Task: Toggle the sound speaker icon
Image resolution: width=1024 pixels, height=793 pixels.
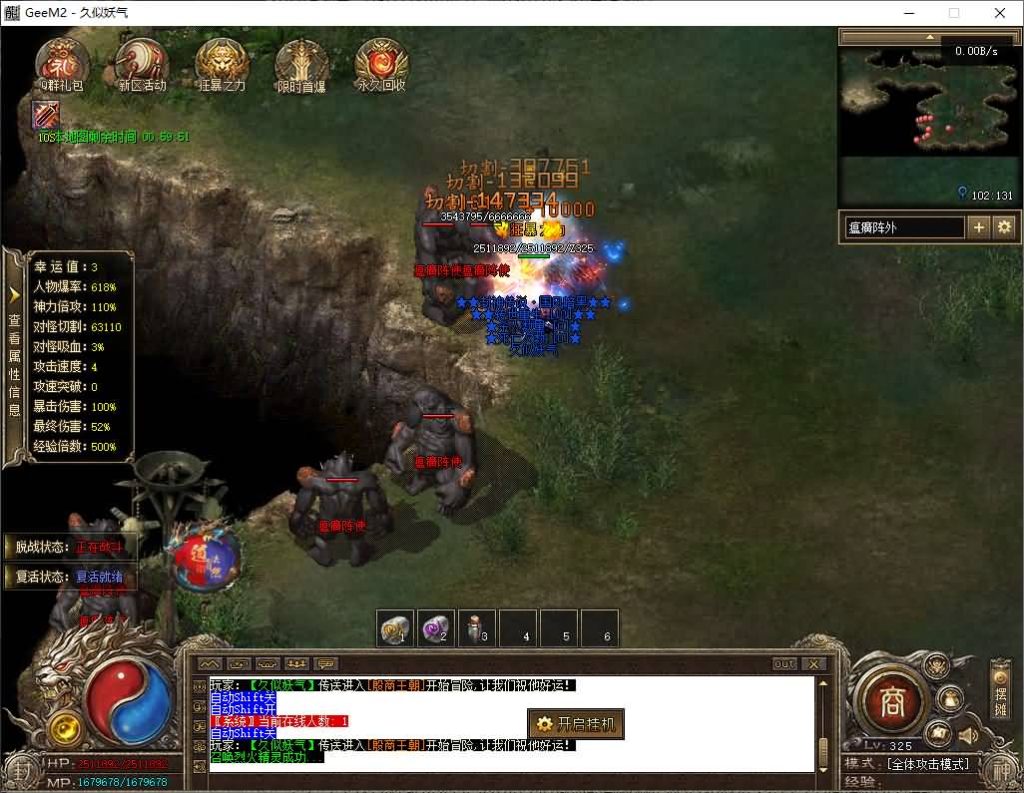Action: coord(967,737)
